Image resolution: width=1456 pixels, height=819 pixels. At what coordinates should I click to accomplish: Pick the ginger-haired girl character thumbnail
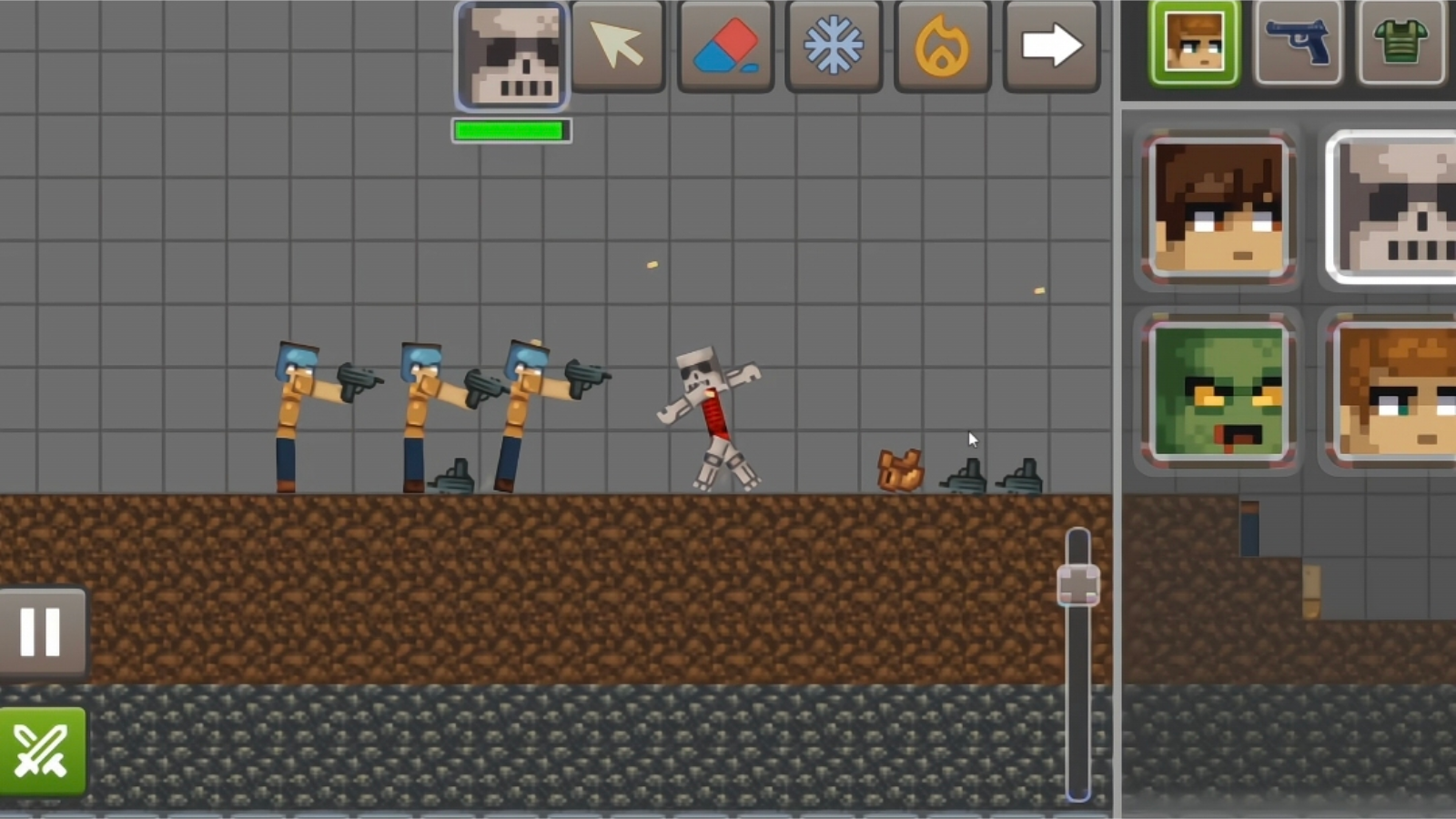coord(1392,394)
